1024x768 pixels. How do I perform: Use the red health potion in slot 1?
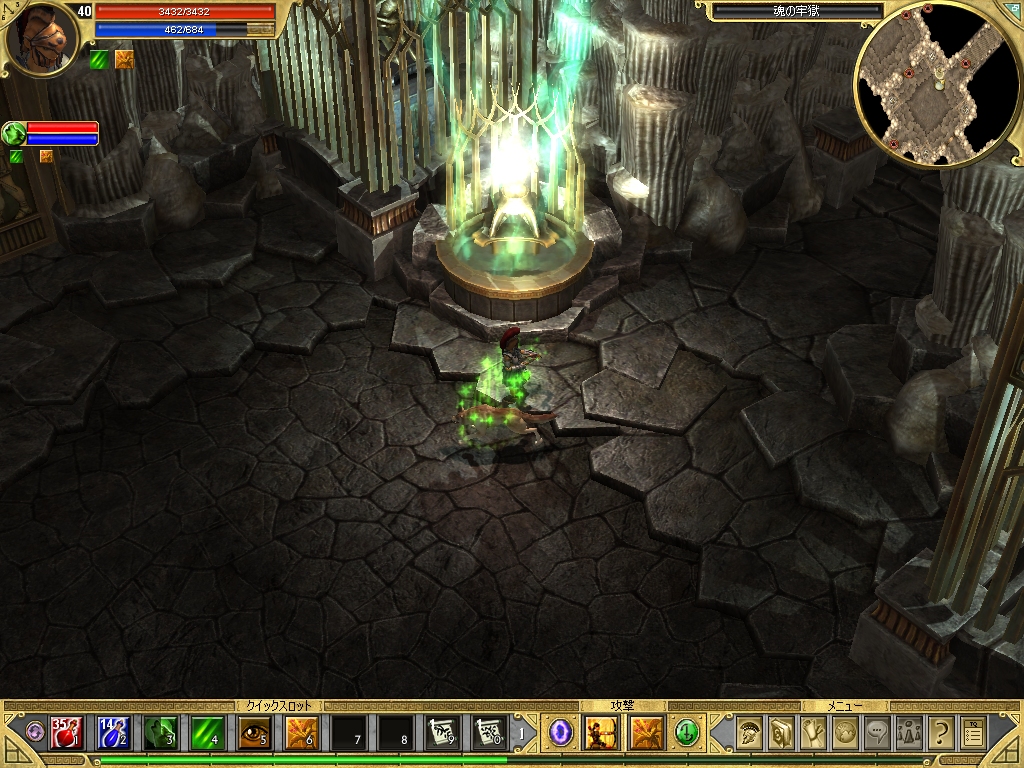pos(66,733)
